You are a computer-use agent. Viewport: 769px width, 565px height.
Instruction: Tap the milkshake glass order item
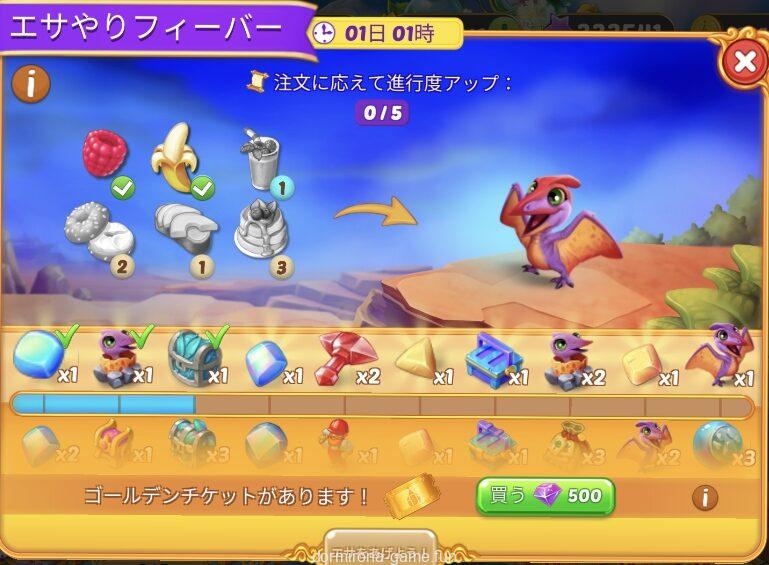(259, 160)
